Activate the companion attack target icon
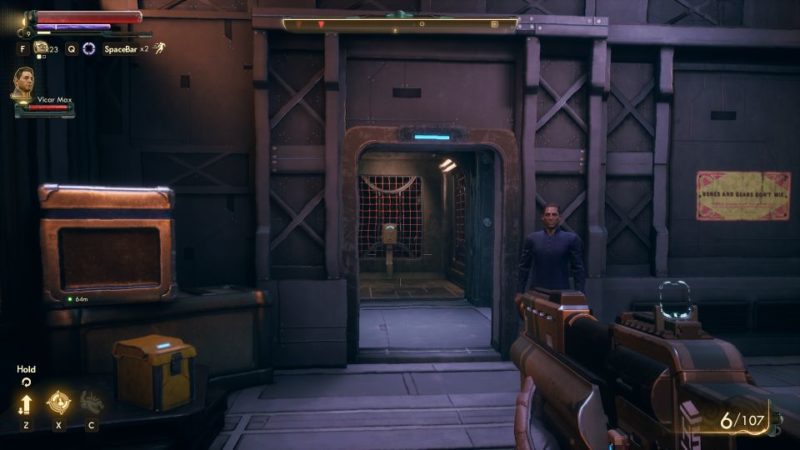 coord(58,402)
